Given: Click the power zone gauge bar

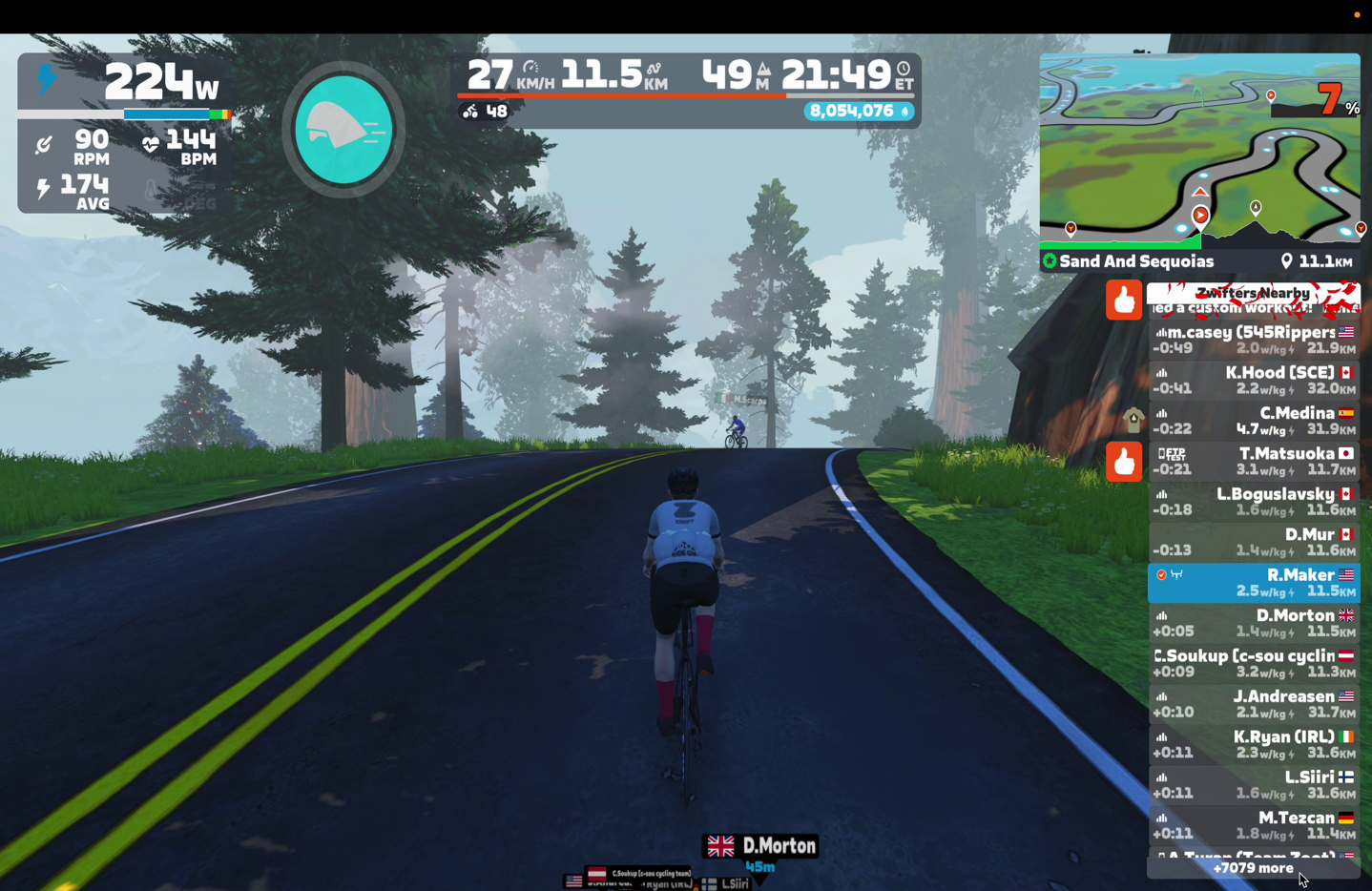Looking at the screenshot, I should coord(126,114).
